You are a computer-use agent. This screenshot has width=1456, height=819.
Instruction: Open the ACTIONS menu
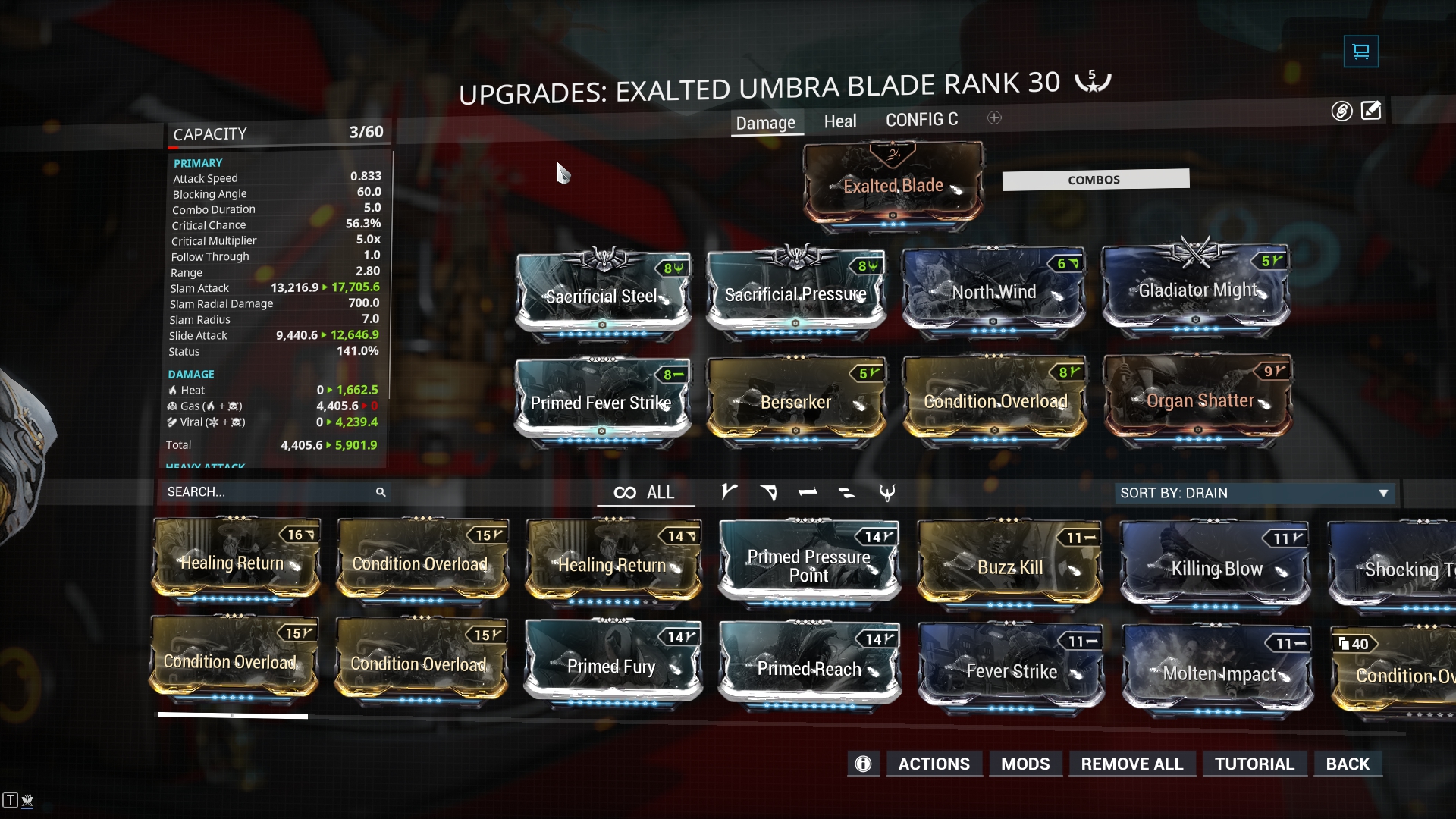[934, 764]
